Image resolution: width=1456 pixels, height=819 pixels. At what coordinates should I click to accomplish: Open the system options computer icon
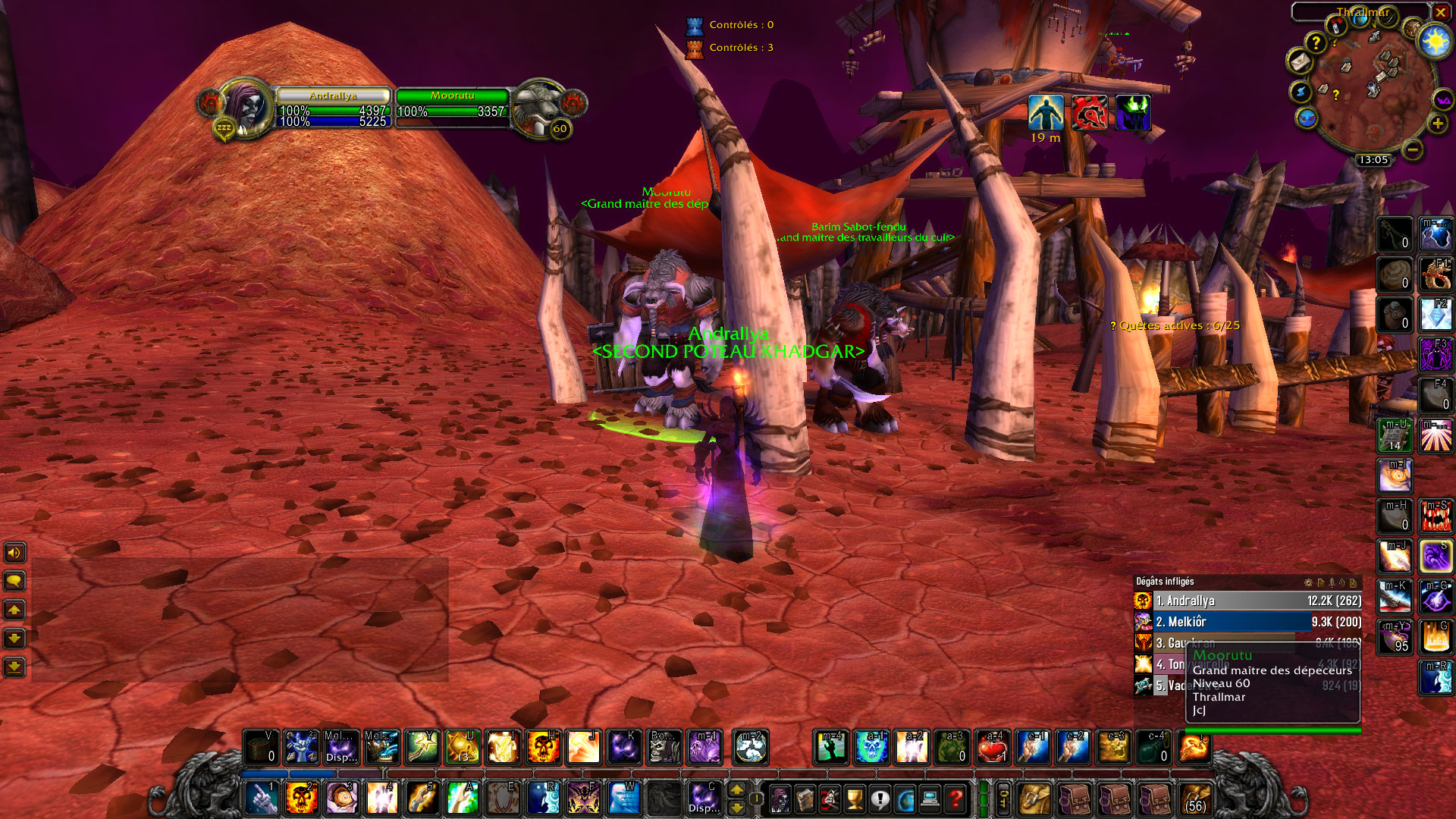tap(930, 799)
